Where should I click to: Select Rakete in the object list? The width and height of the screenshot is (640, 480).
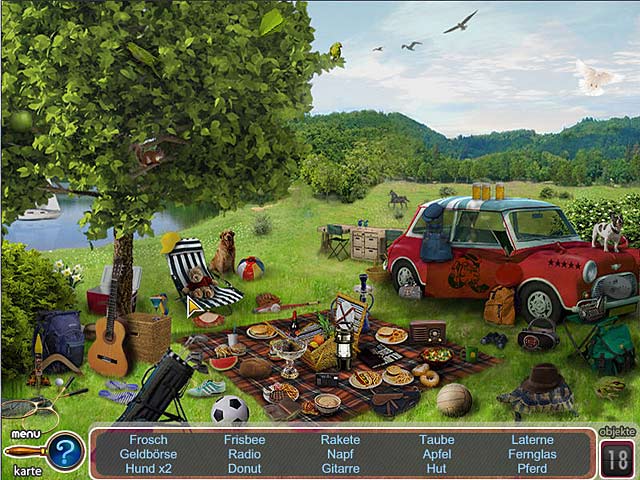click(x=340, y=440)
